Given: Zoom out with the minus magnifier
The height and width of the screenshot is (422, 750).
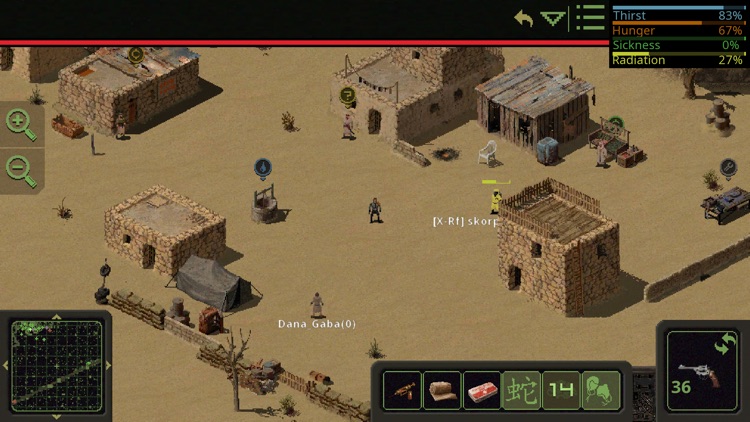Looking at the screenshot, I should click(x=21, y=168).
